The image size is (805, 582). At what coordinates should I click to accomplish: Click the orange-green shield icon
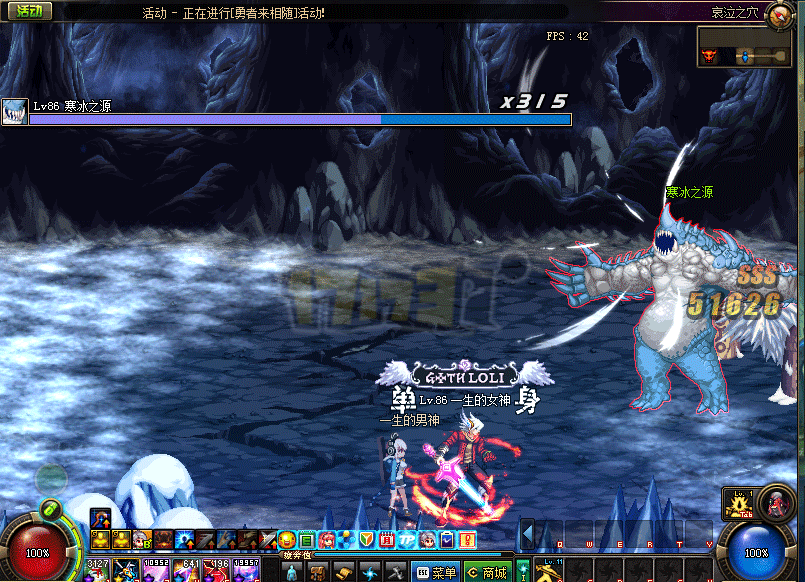tap(367, 540)
